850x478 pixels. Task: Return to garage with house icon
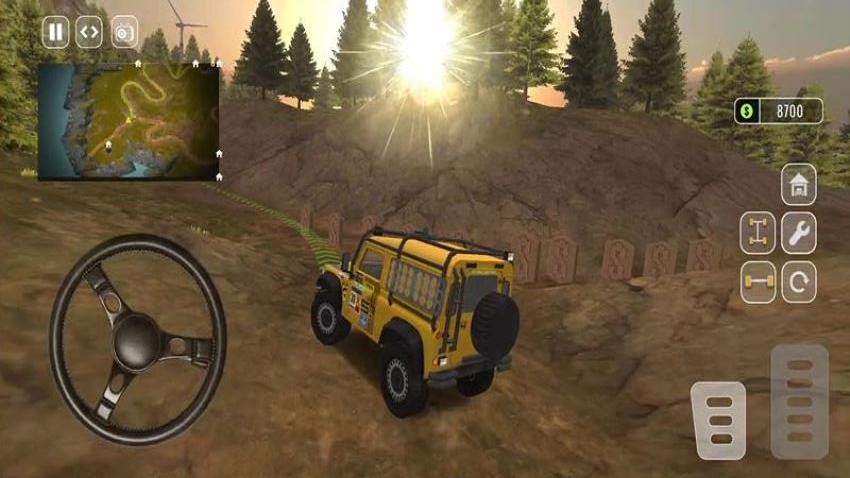pos(798,184)
